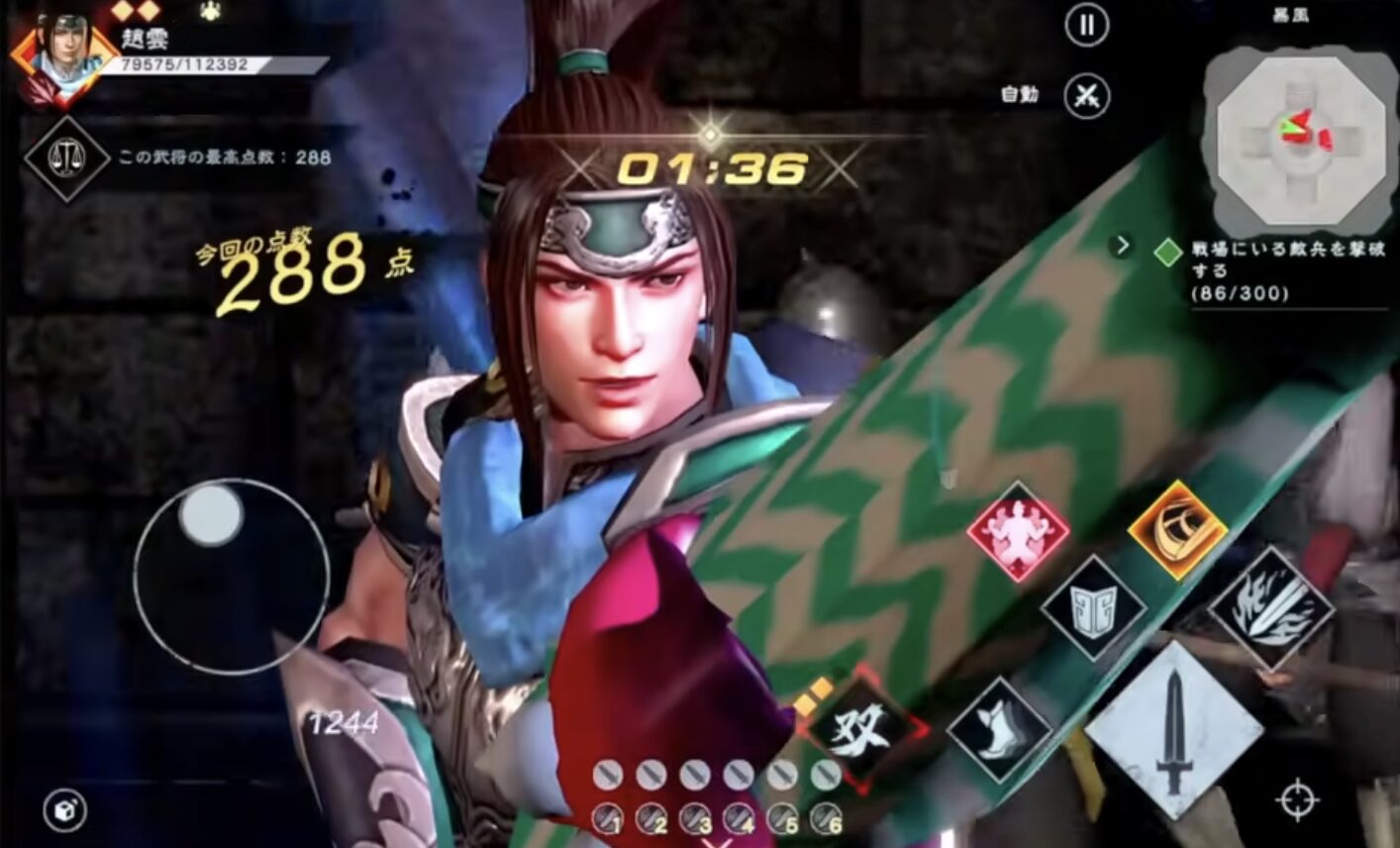Expand the objective tracker arrow

(x=1123, y=245)
